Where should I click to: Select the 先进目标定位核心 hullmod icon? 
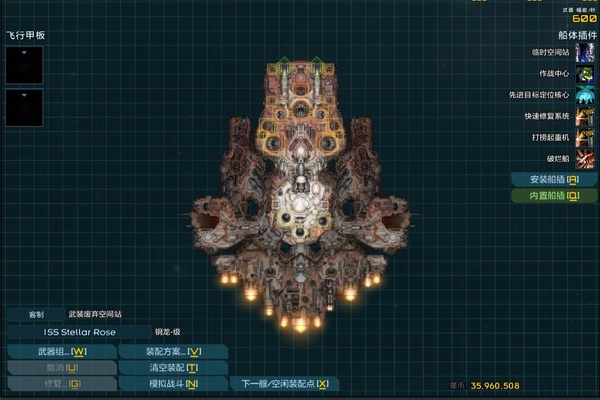click(x=585, y=96)
